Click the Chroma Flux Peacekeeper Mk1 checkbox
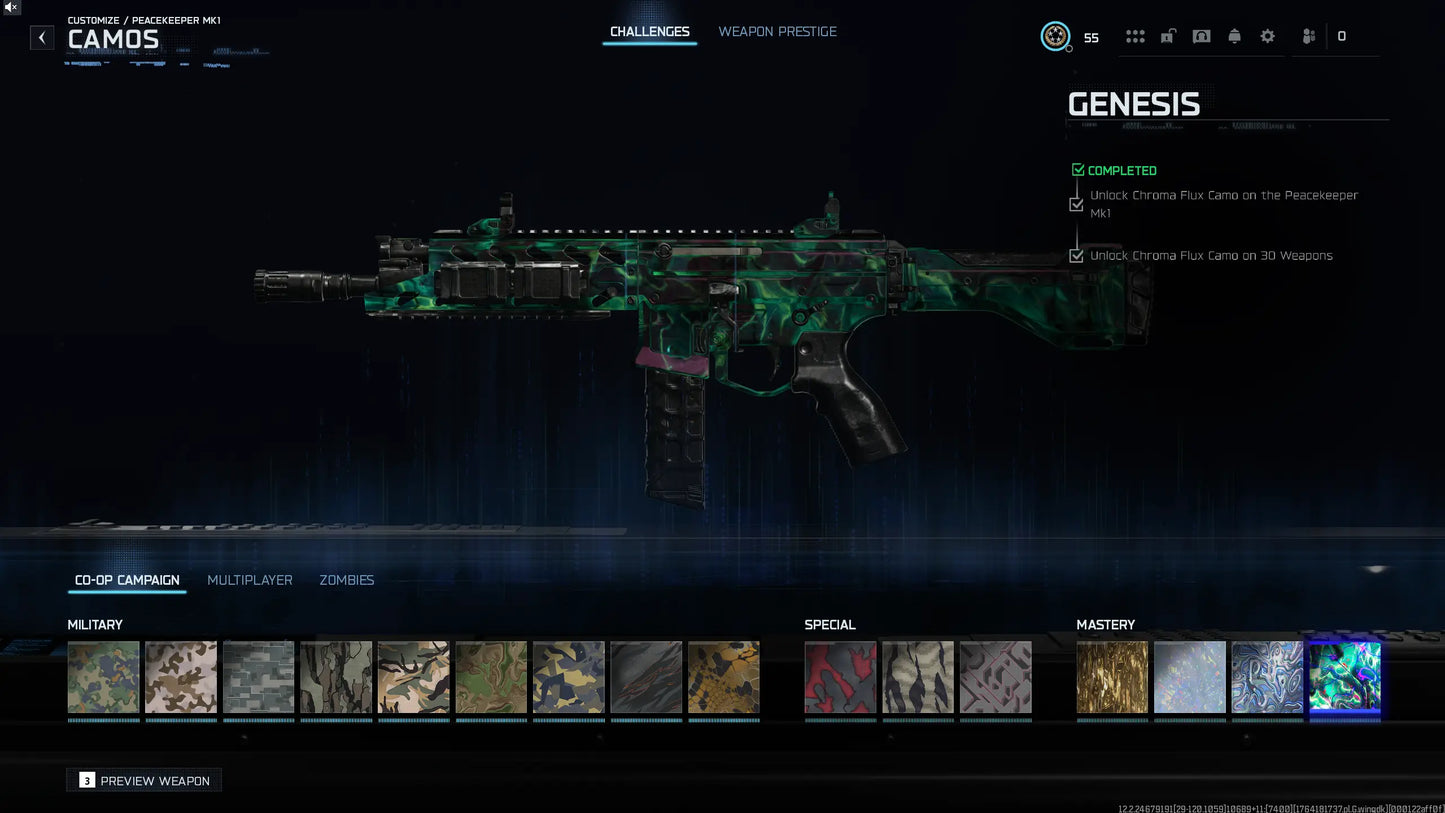Viewport: 1445px width, 813px height. click(x=1076, y=204)
